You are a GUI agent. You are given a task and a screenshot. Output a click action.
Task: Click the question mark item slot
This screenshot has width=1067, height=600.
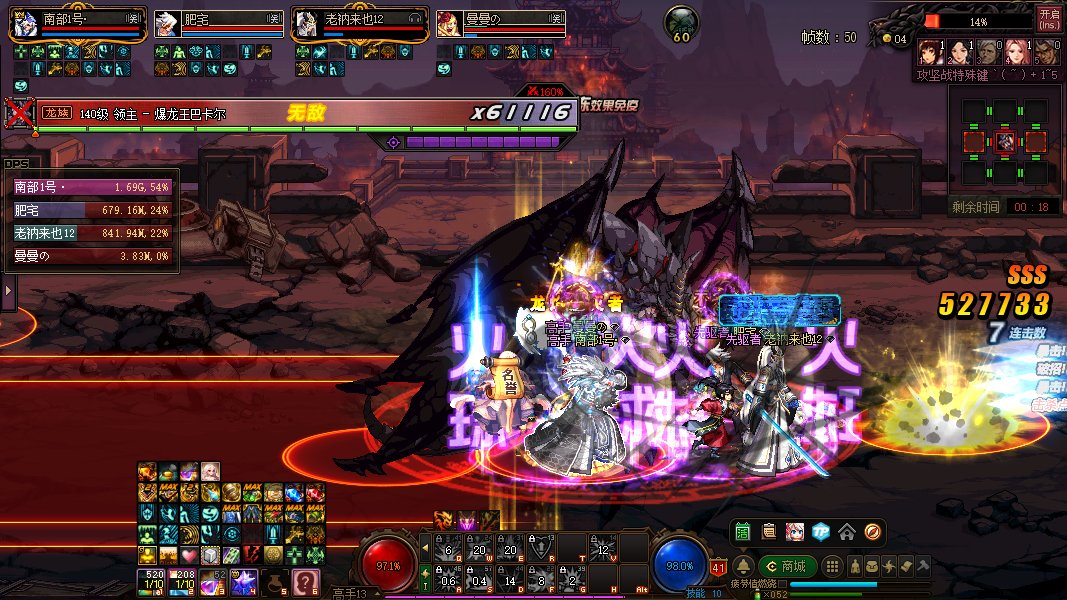(x=305, y=579)
